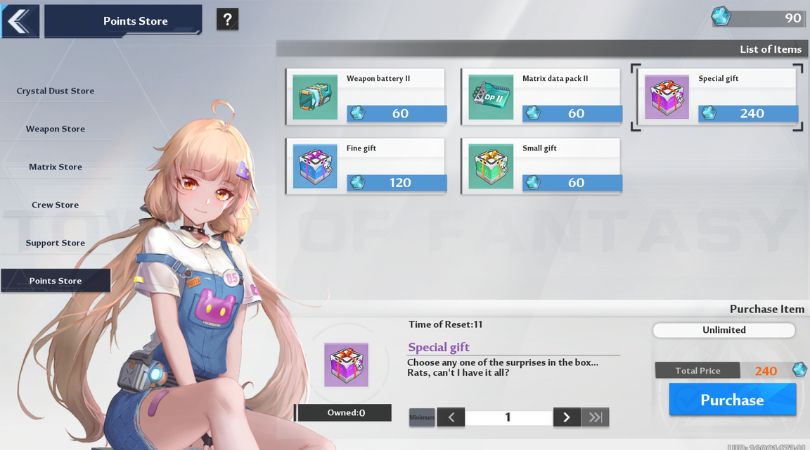Switch to Crystal Dust Store

[x=55, y=91]
